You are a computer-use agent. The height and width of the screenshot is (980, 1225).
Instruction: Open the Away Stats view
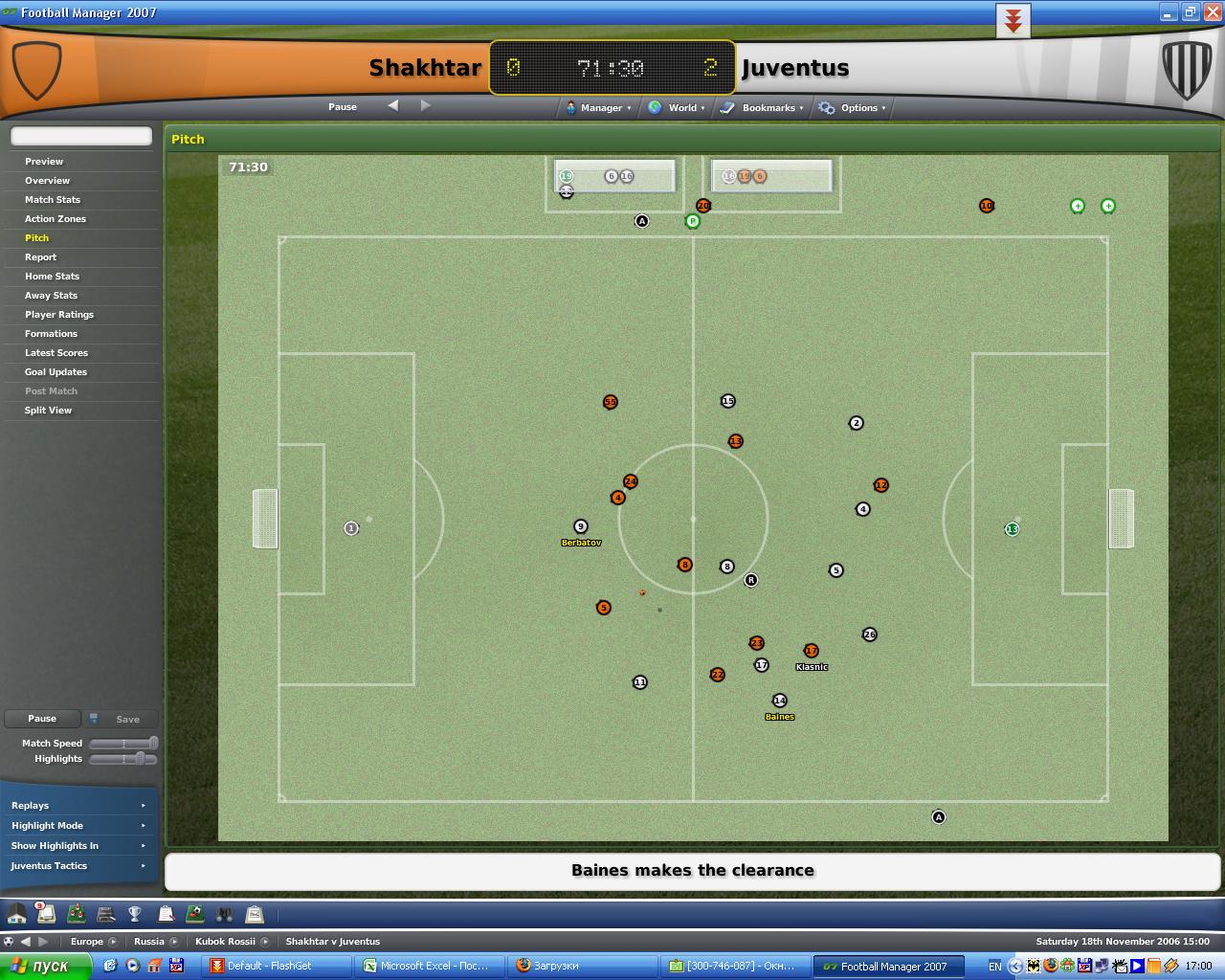coord(51,296)
